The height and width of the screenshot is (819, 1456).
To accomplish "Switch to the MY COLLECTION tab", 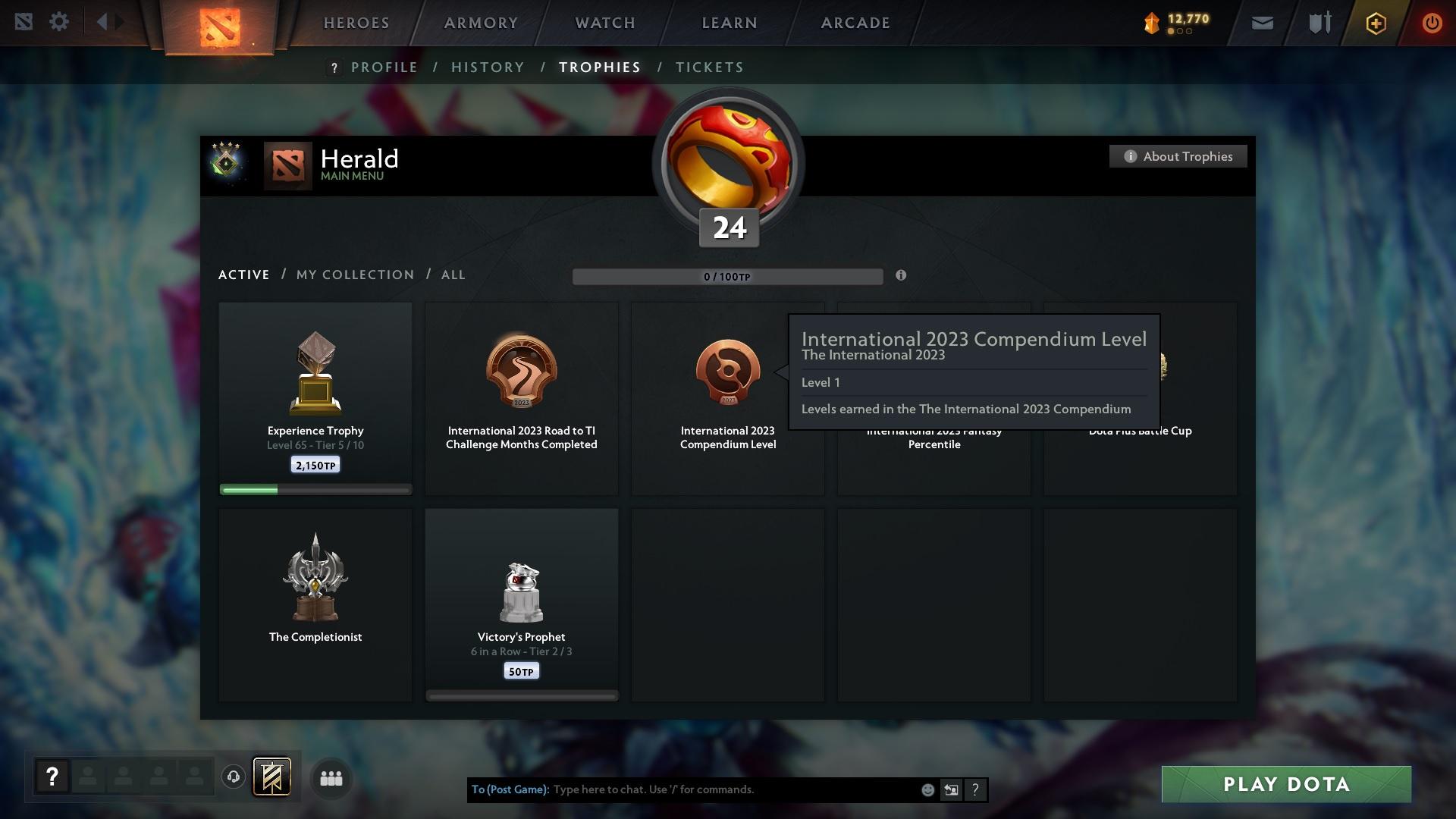I will pos(354,275).
